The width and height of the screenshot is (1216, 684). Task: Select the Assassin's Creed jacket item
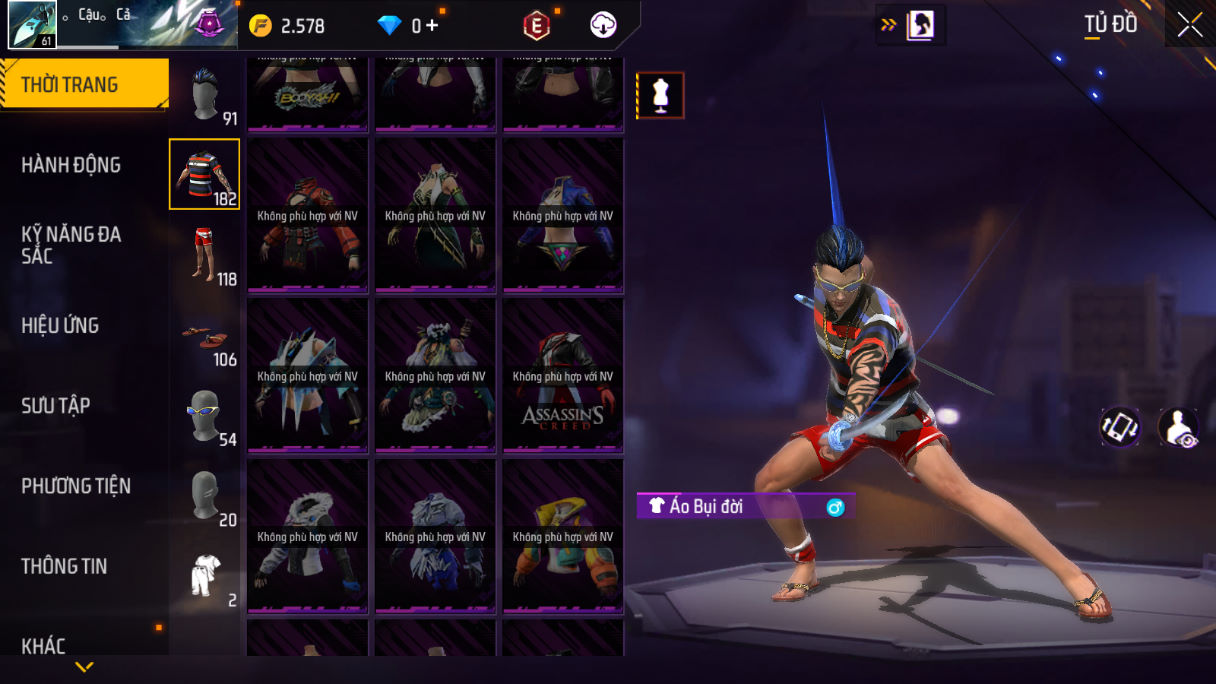562,376
